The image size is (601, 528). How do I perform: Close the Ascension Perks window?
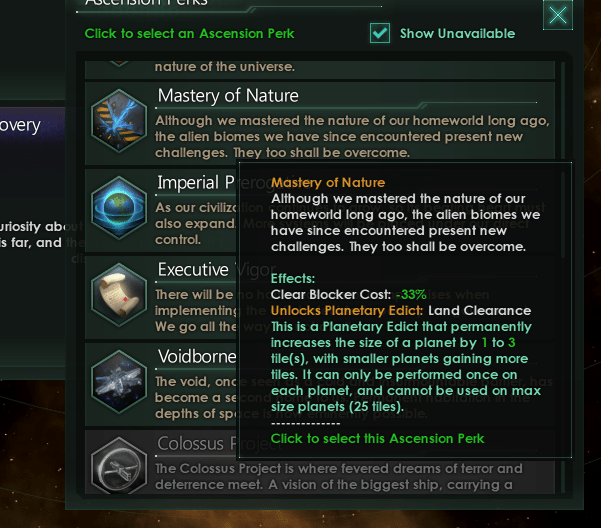coord(558,14)
